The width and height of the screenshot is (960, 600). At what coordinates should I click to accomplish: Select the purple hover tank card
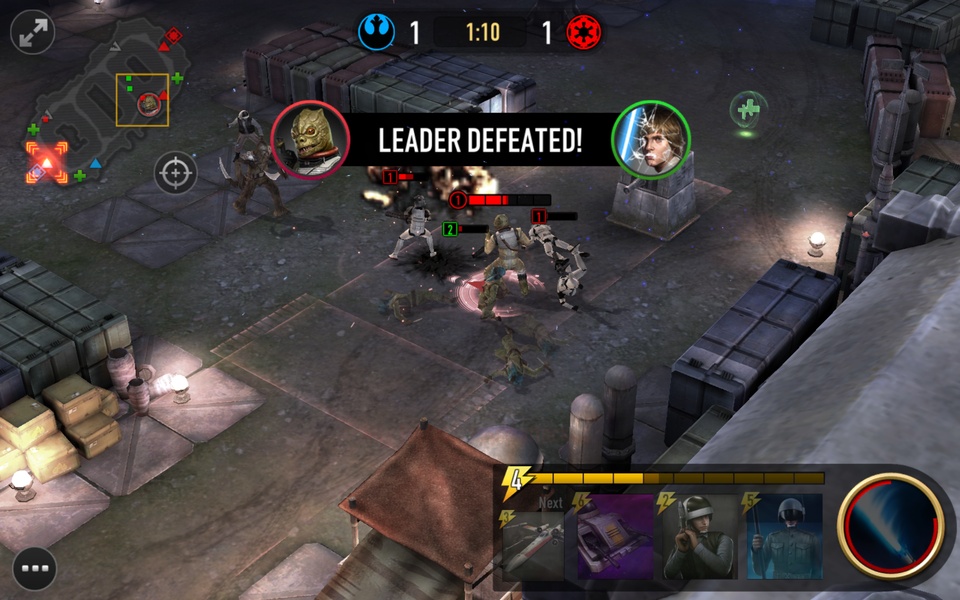[x=615, y=538]
